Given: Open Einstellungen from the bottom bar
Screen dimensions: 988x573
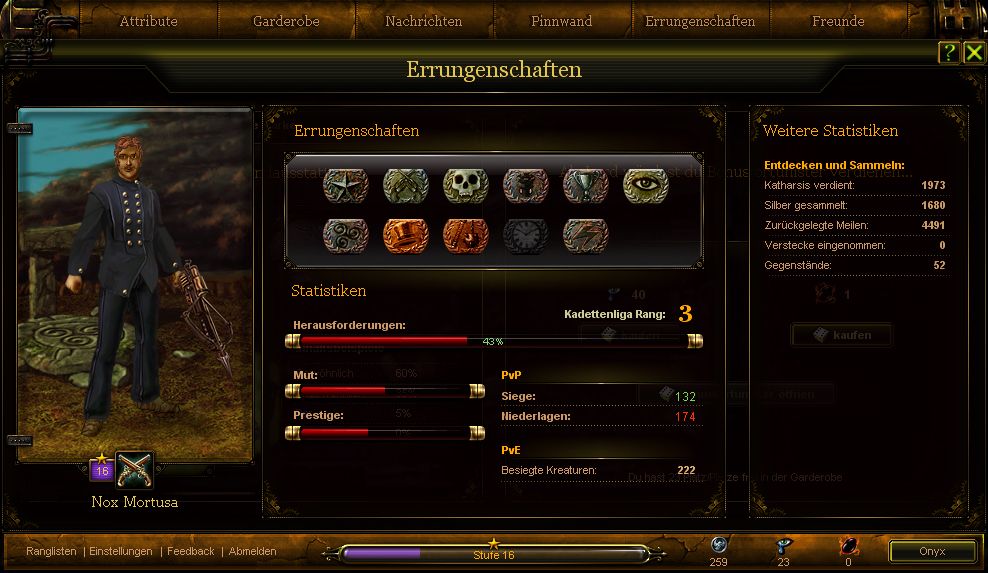Looking at the screenshot, I should click(121, 551).
